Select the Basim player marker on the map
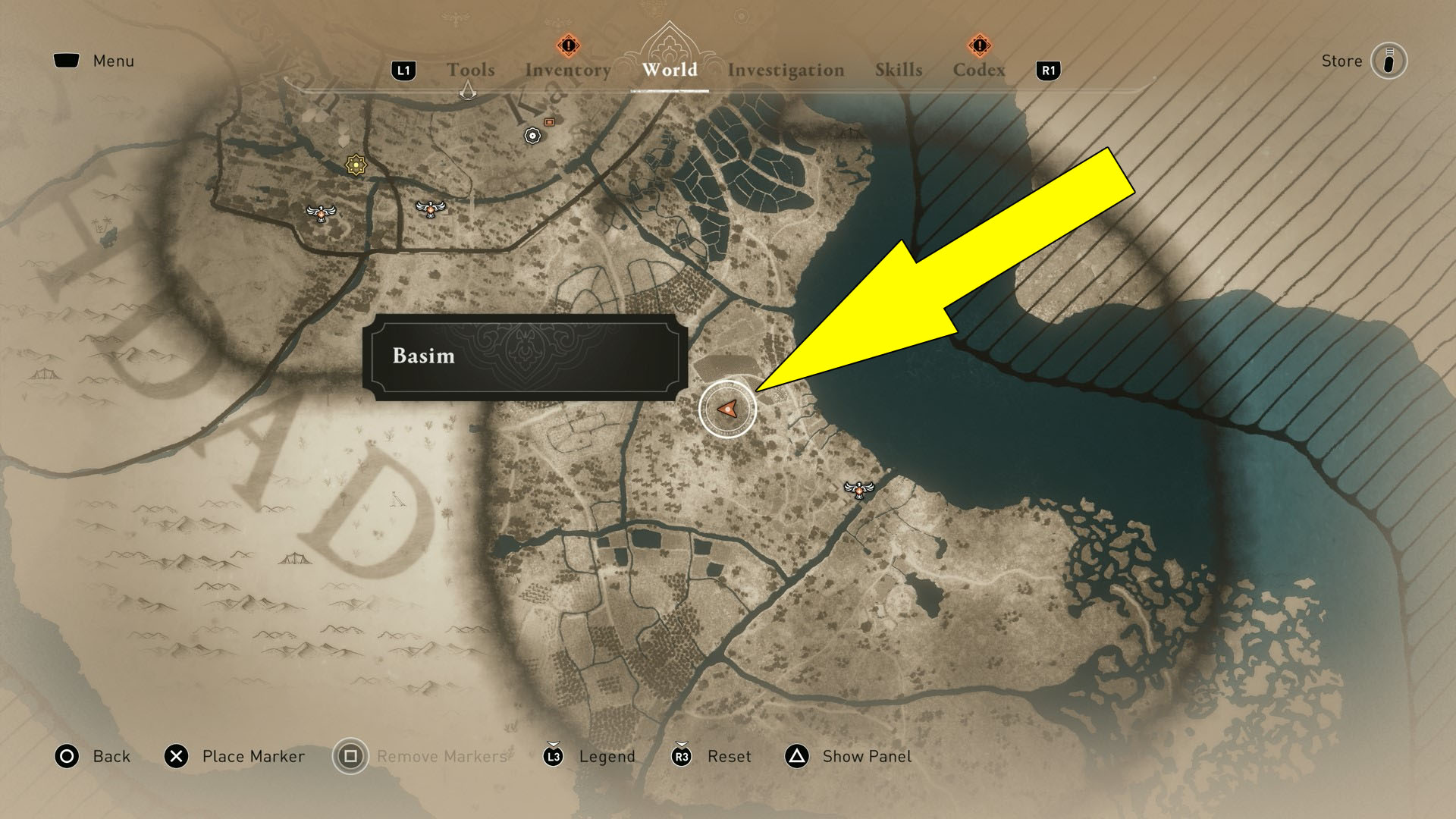 [729, 409]
